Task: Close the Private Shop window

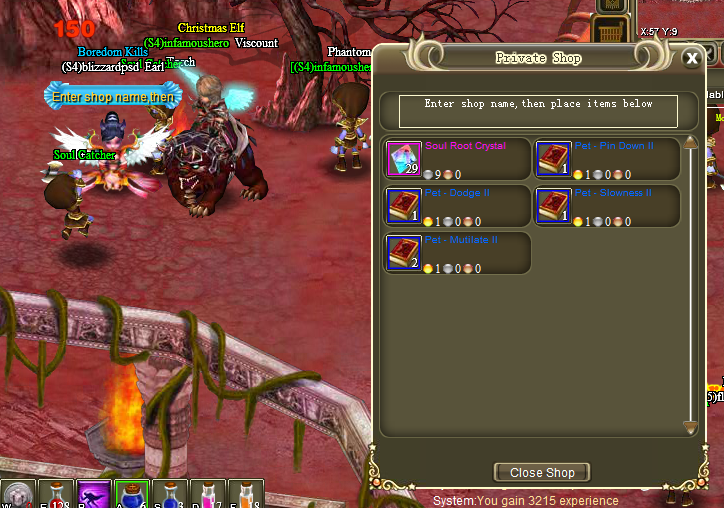Action: pos(691,58)
